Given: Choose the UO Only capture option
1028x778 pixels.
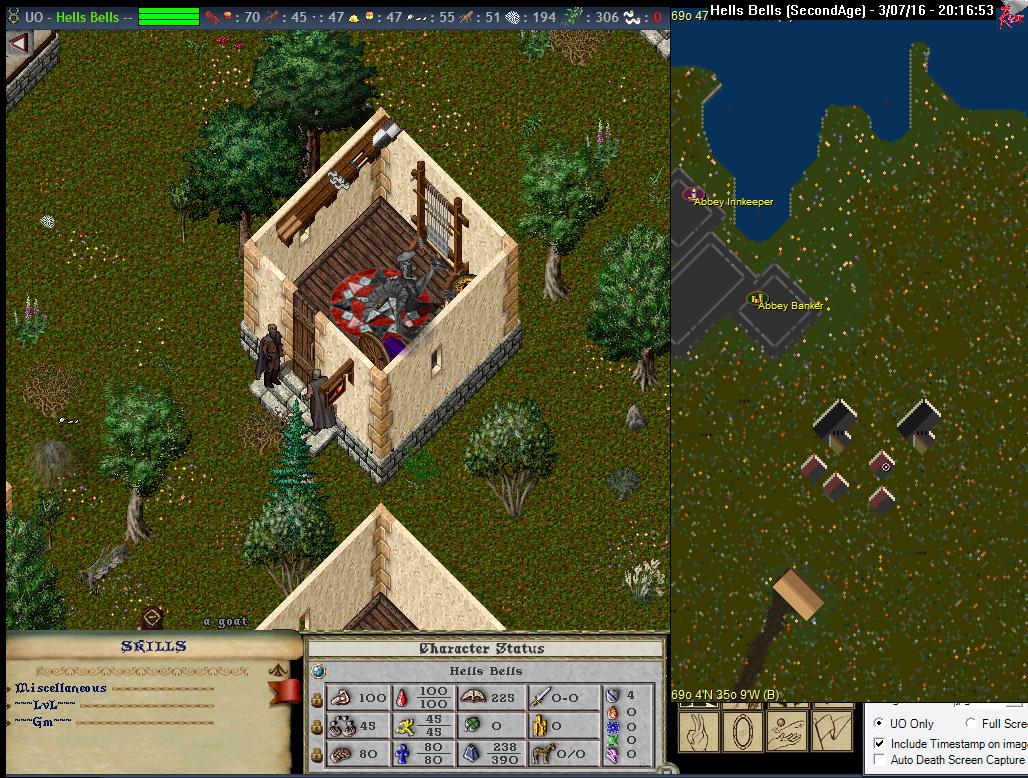Looking at the screenshot, I should pos(879,723).
